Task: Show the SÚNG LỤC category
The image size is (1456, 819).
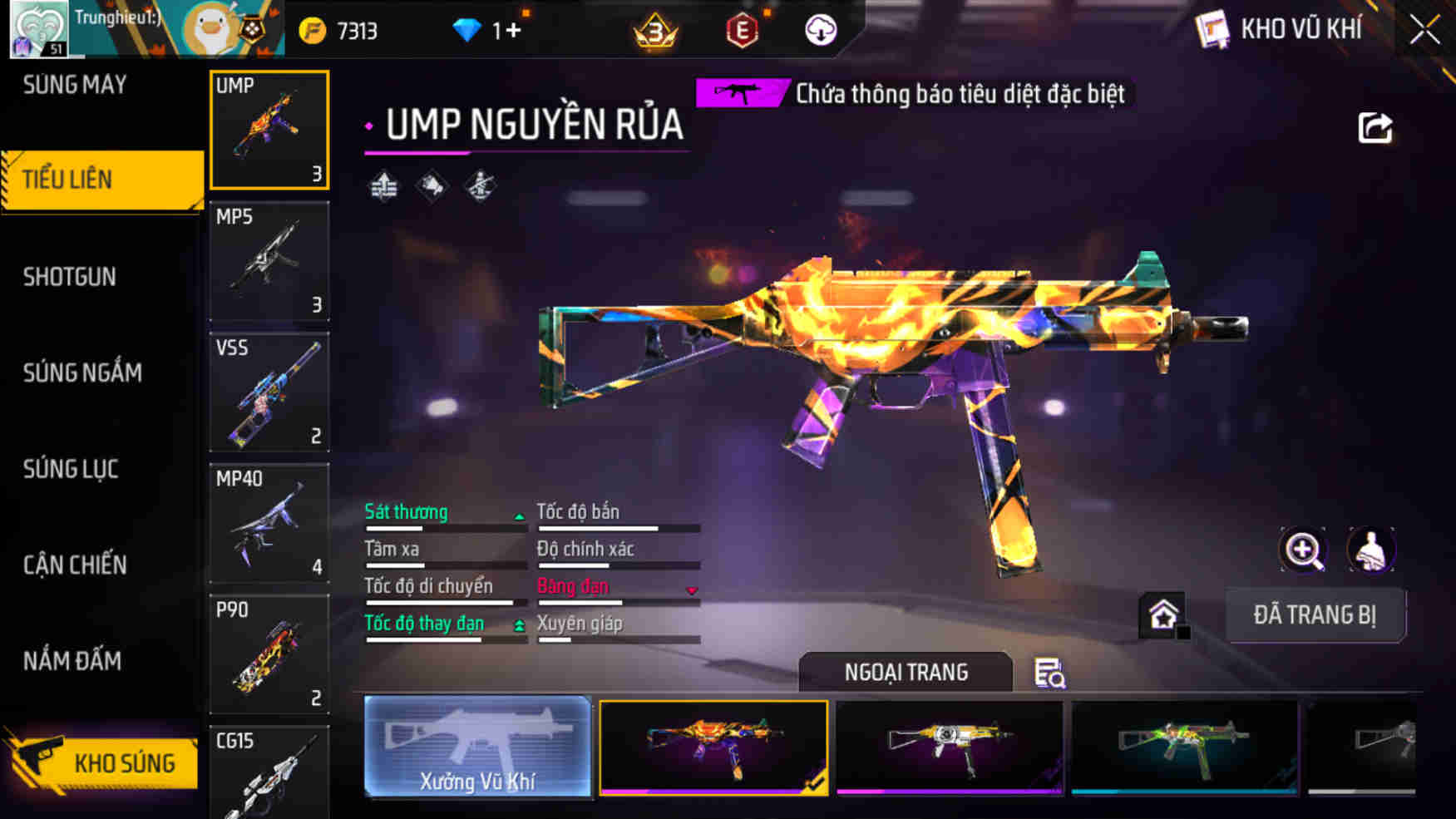Action: coord(71,469)
